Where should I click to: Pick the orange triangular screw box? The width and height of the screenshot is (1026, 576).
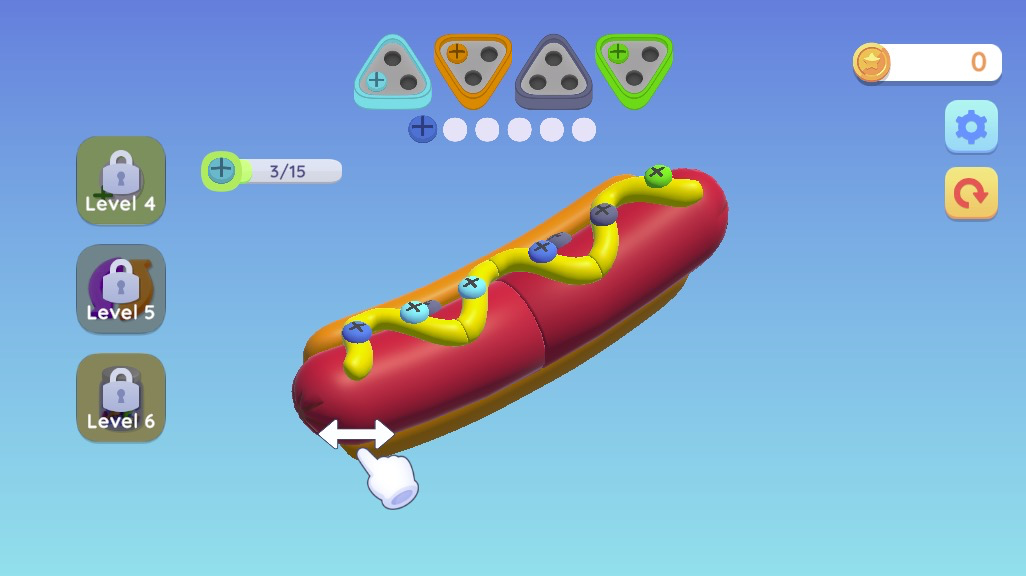(473, 67)
